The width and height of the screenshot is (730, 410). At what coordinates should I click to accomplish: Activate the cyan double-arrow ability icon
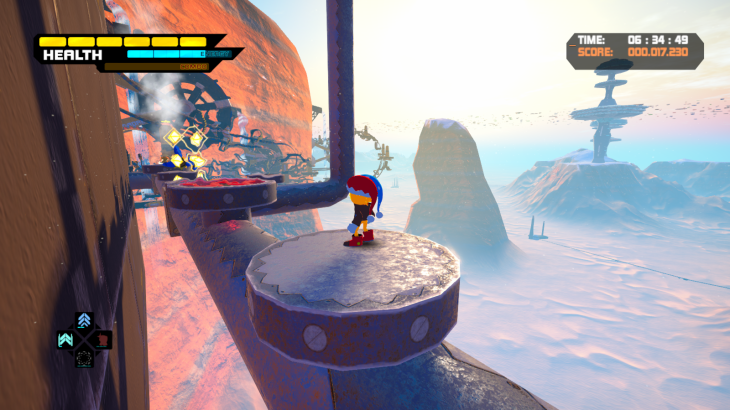[x=66, y=340]
